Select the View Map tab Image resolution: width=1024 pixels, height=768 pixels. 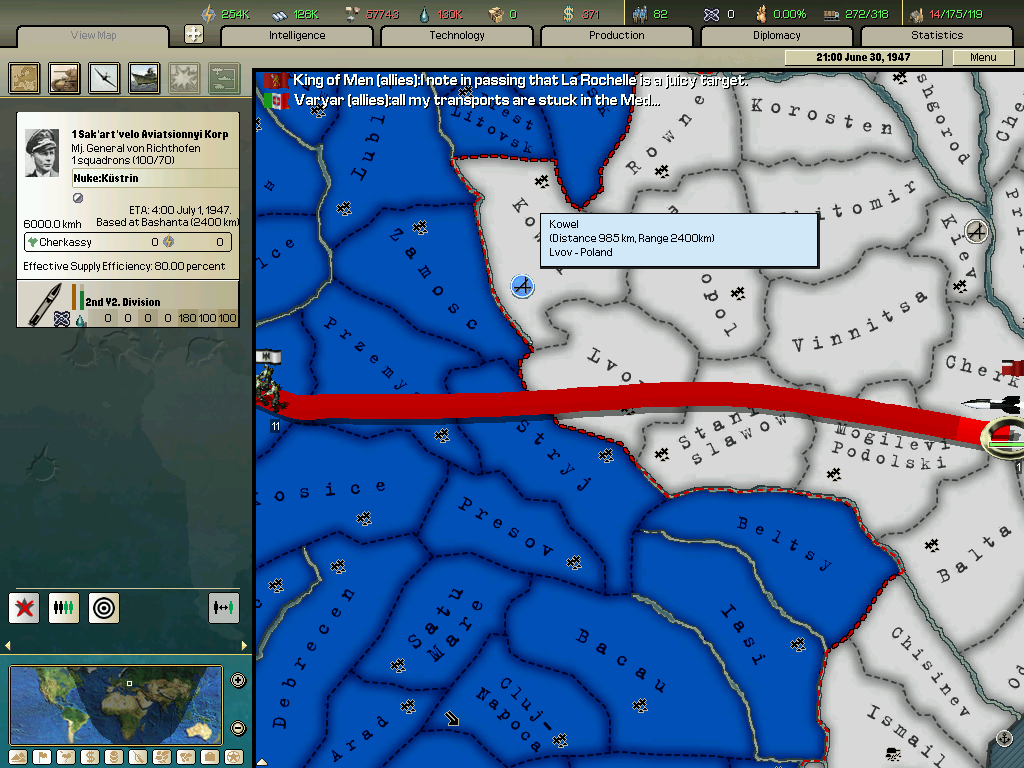tap(93, 36)
